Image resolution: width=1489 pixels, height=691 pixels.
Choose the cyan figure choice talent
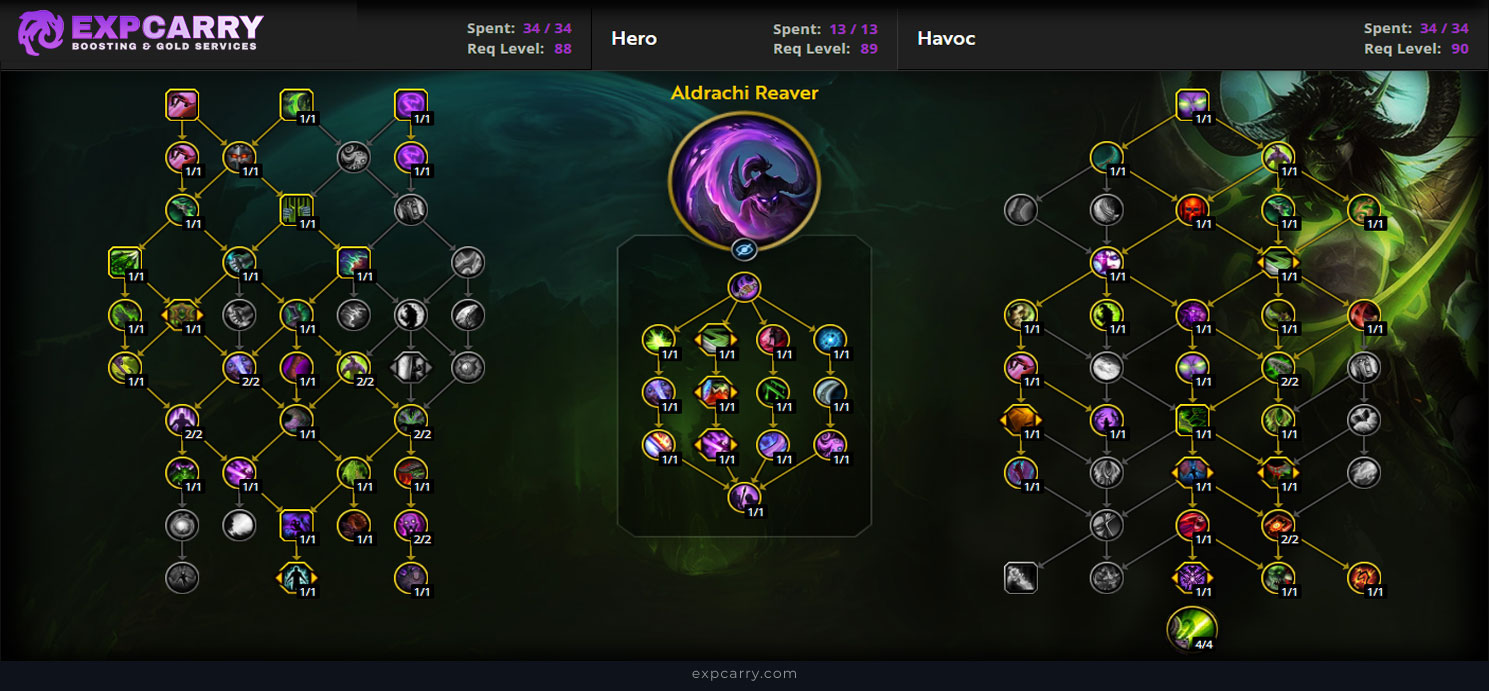tap(297, 577)
